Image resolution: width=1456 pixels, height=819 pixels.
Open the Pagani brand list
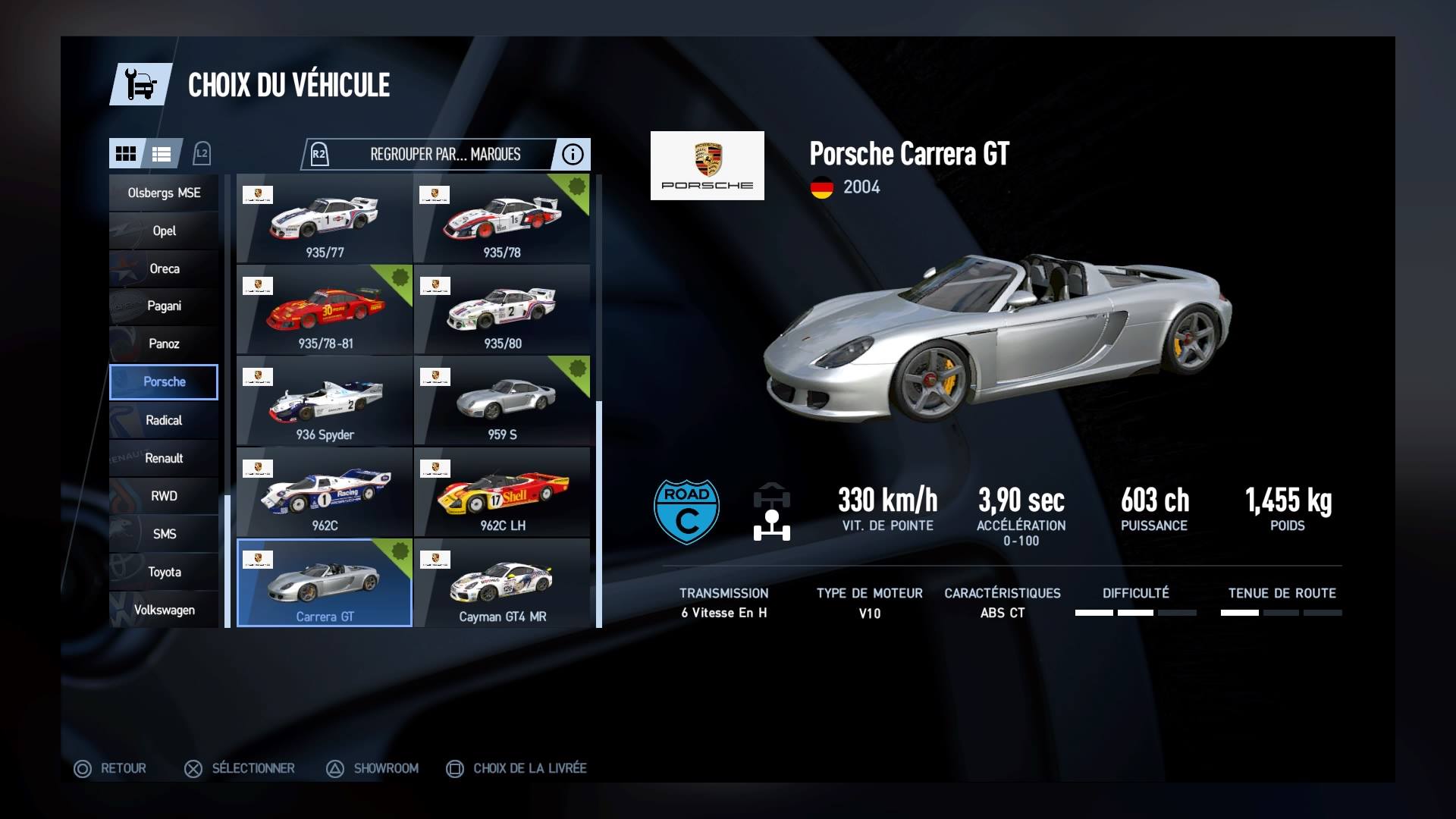[x=164, y=306]
